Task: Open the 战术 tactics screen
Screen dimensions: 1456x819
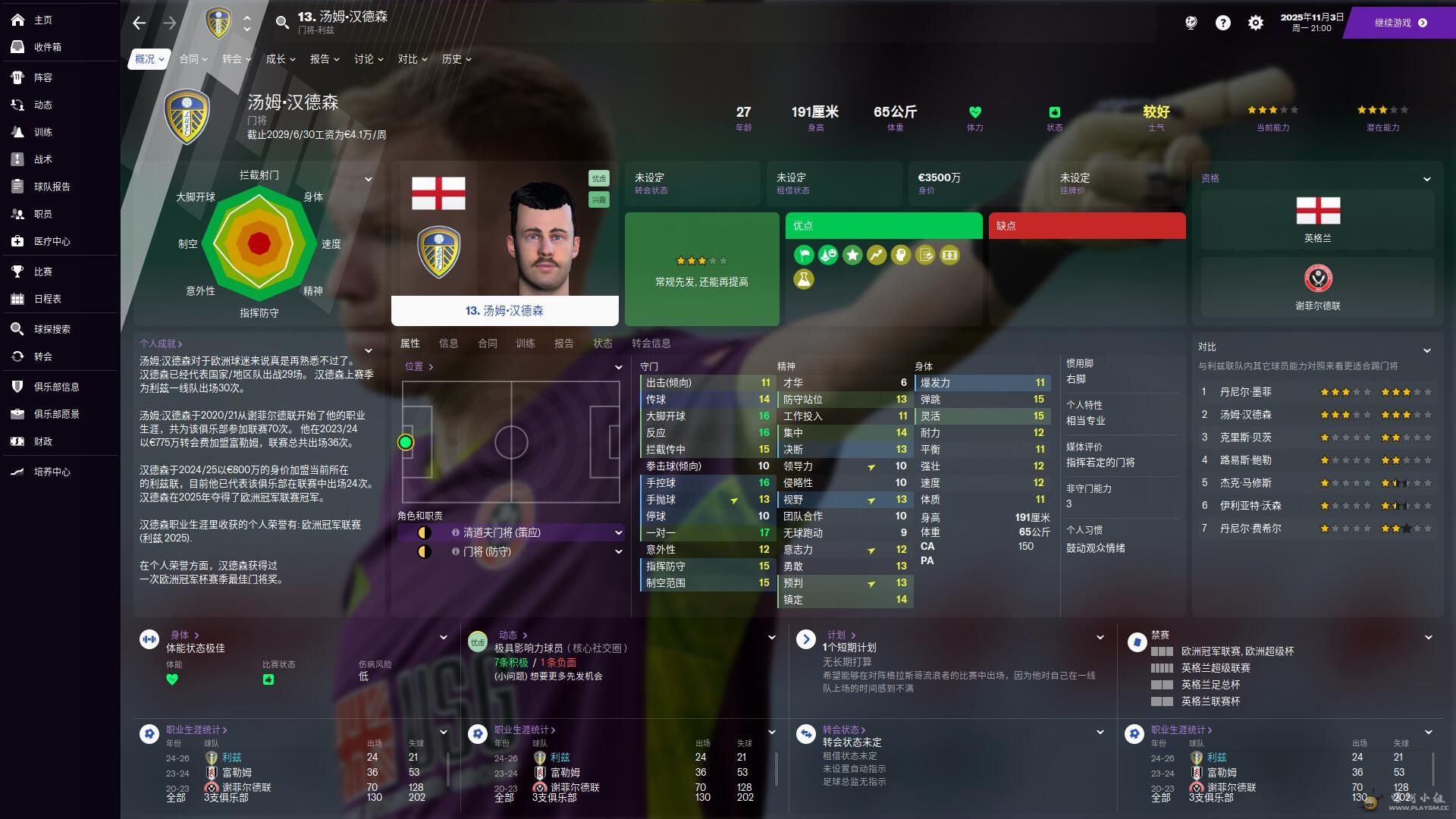Action: click(x=42, y=159)
